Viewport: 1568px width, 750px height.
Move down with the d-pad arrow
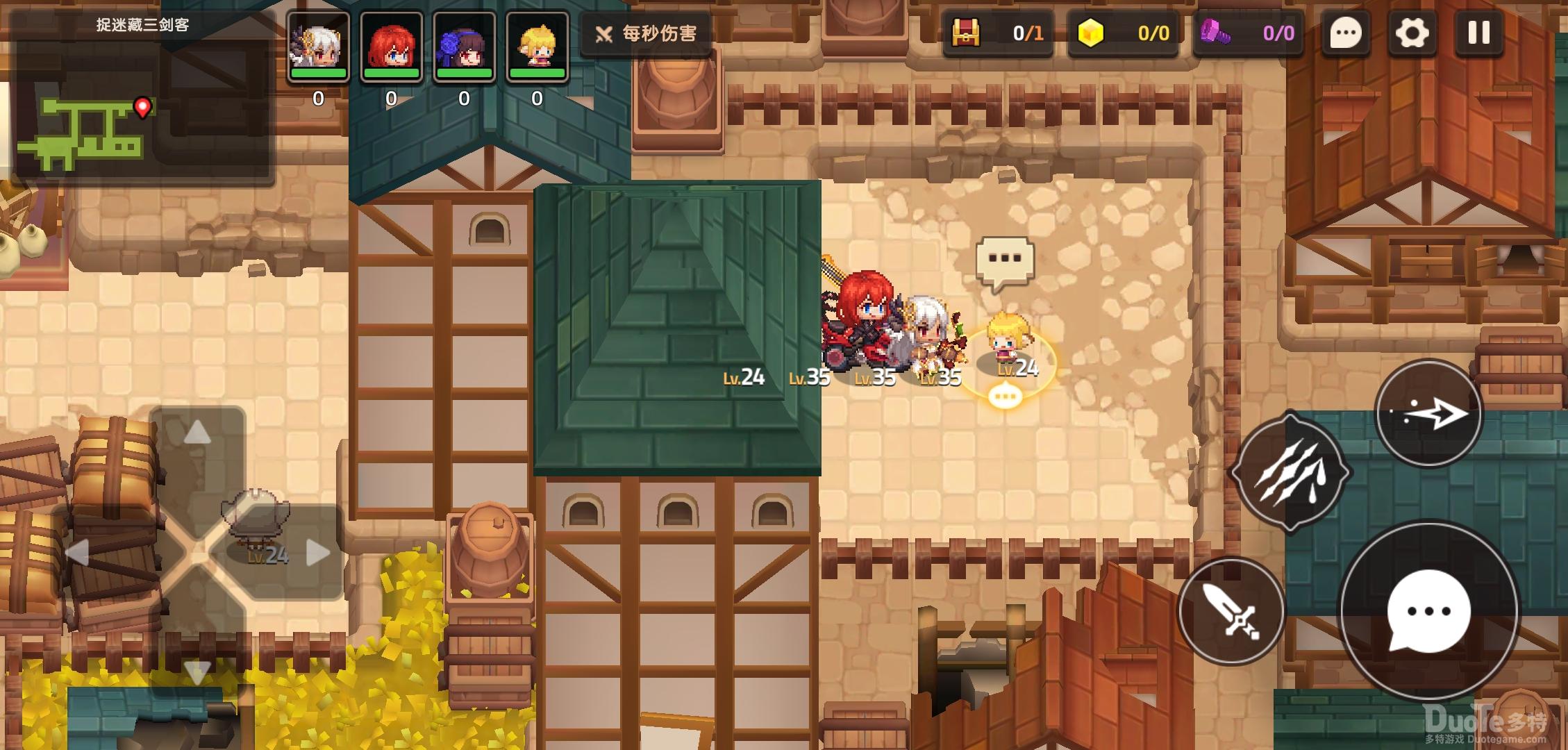197,671
